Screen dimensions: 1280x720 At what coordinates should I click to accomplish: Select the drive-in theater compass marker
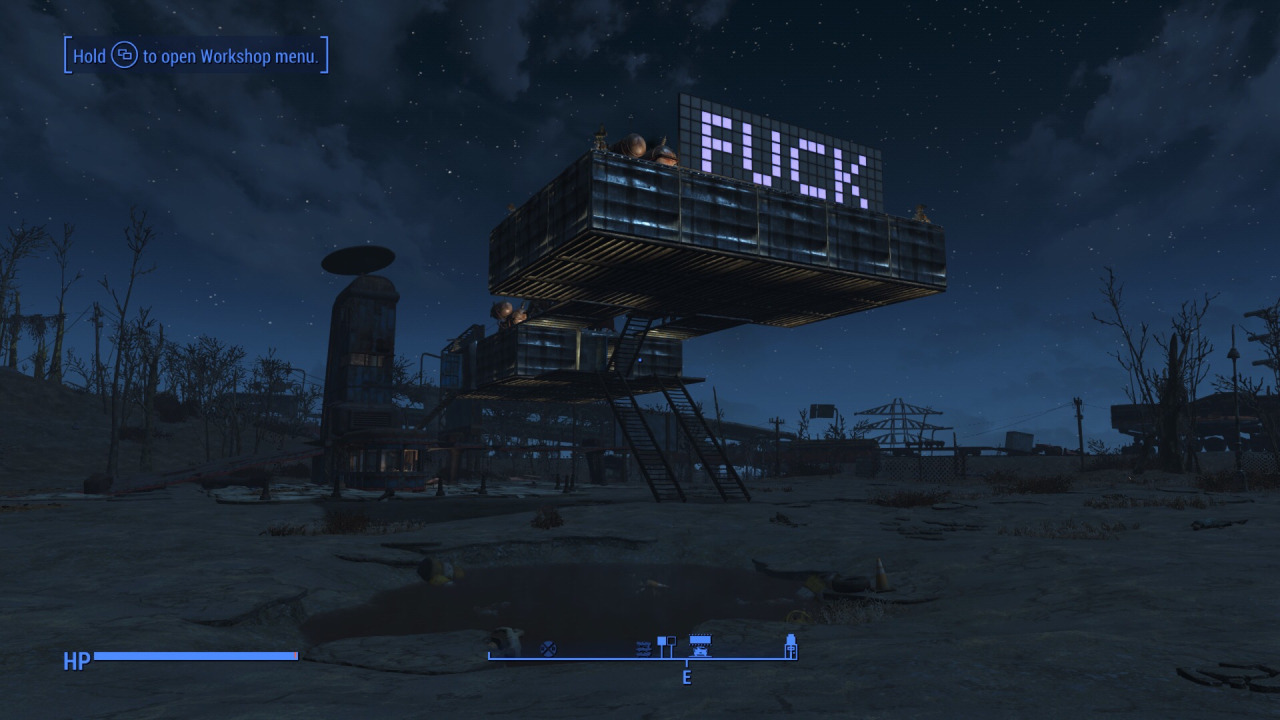tap(700, 646)
